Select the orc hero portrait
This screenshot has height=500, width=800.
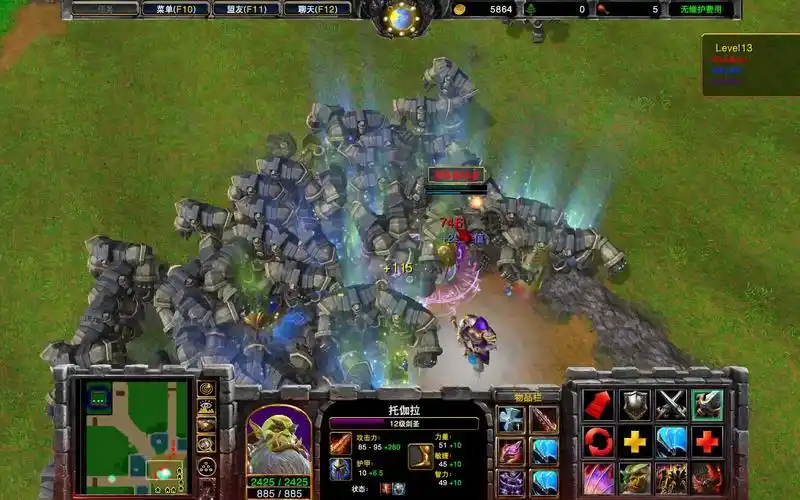click(278, 438)
